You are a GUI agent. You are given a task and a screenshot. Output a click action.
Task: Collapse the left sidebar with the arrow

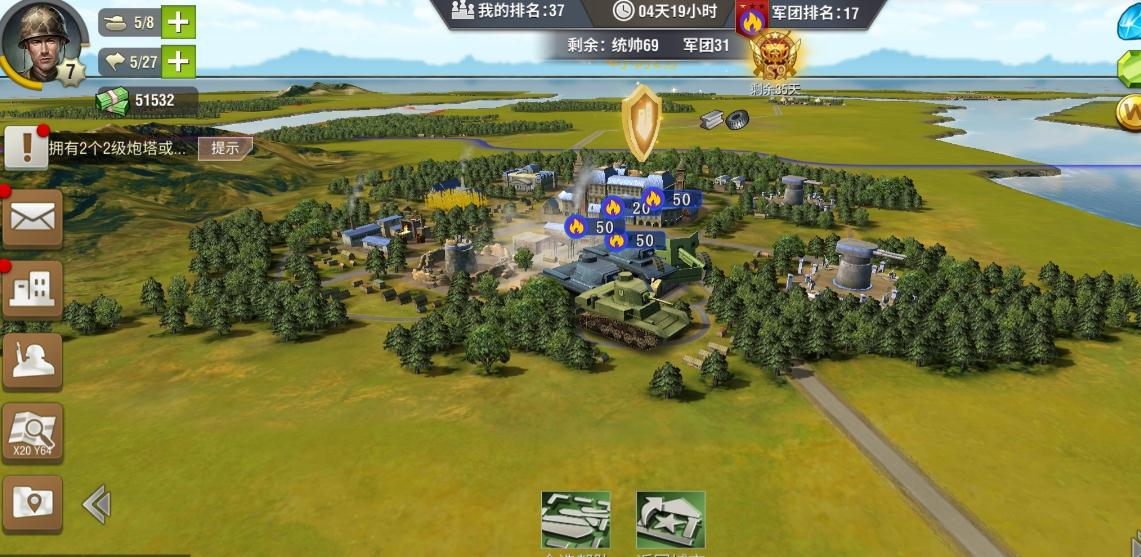tap(96, 504)
